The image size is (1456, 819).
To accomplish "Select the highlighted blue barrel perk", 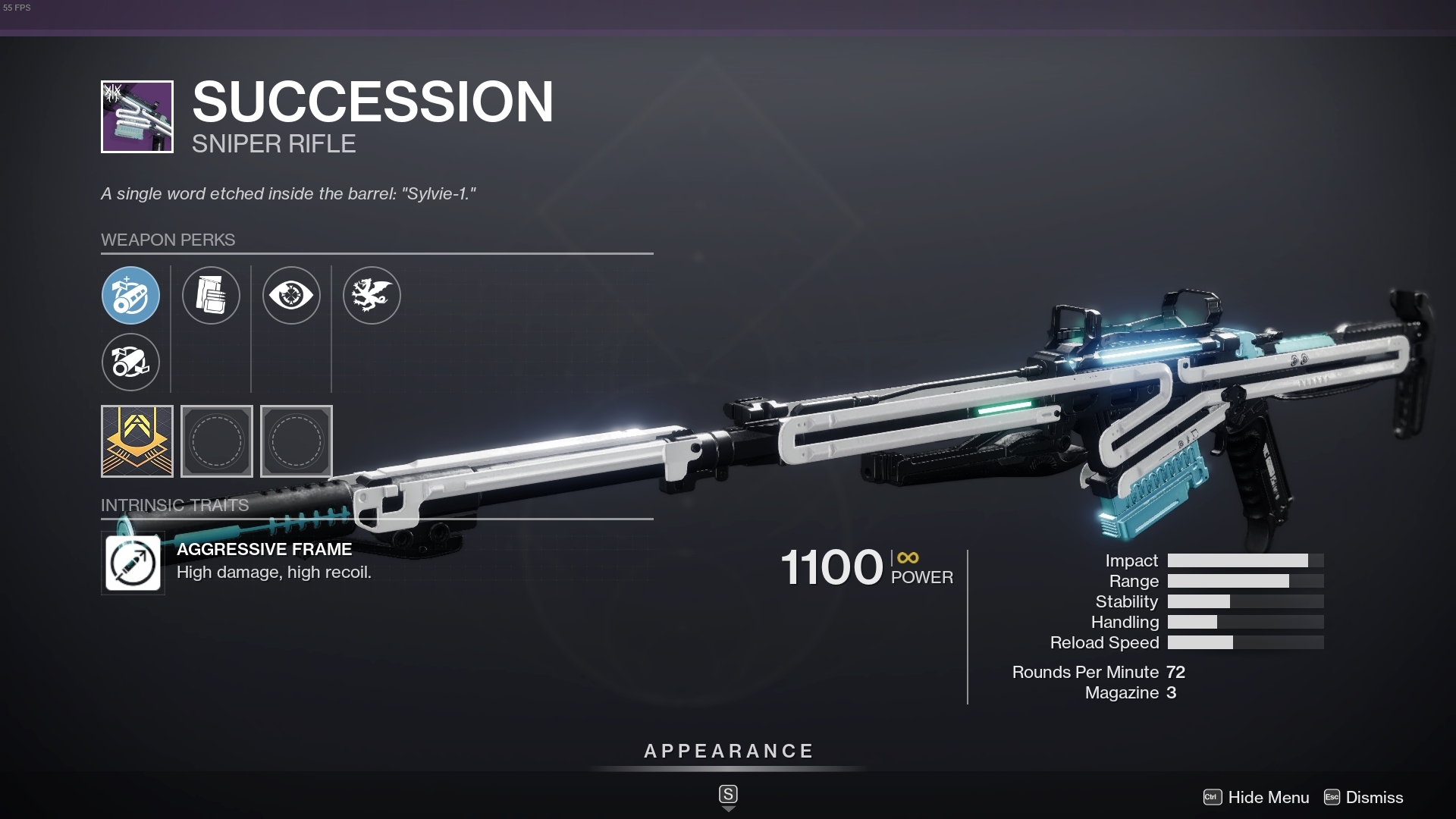I will coord(130,296).
